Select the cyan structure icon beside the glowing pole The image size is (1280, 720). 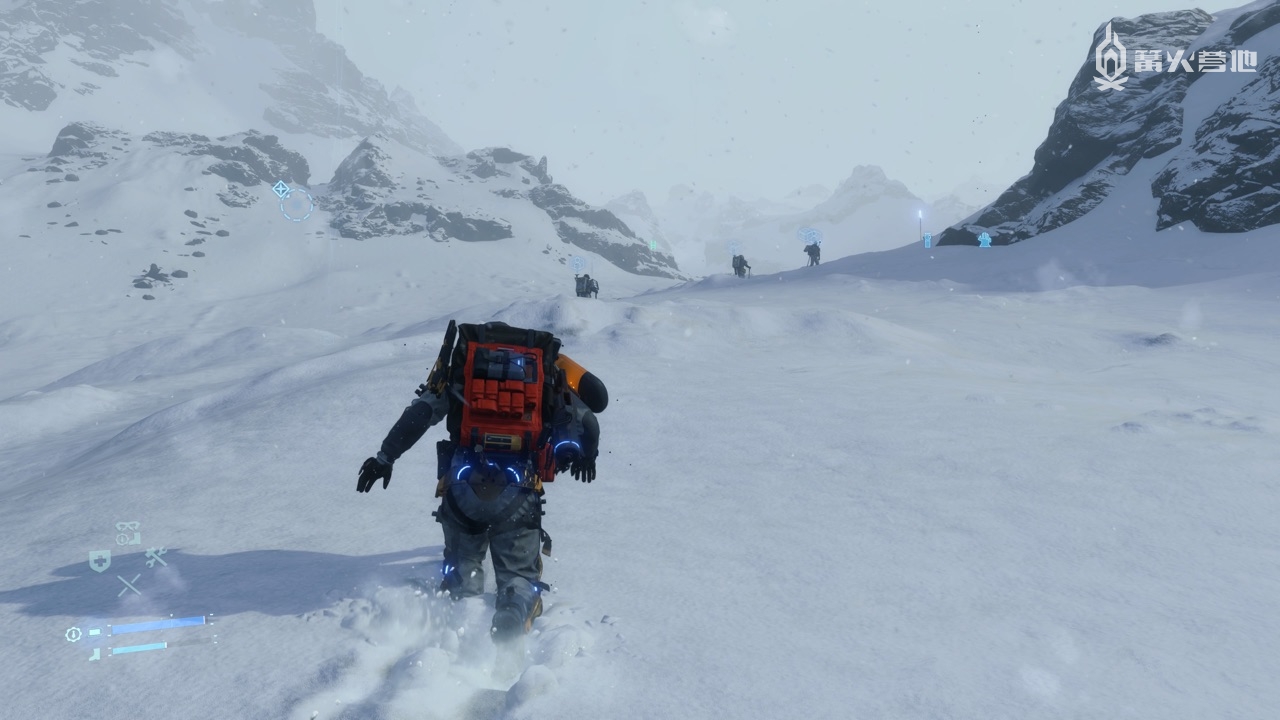927,240
